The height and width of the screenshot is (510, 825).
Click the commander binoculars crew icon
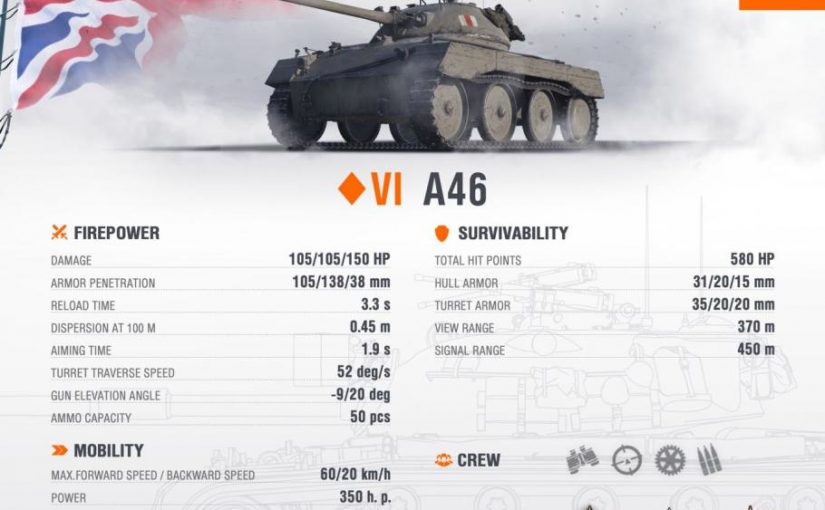(582, 460)
